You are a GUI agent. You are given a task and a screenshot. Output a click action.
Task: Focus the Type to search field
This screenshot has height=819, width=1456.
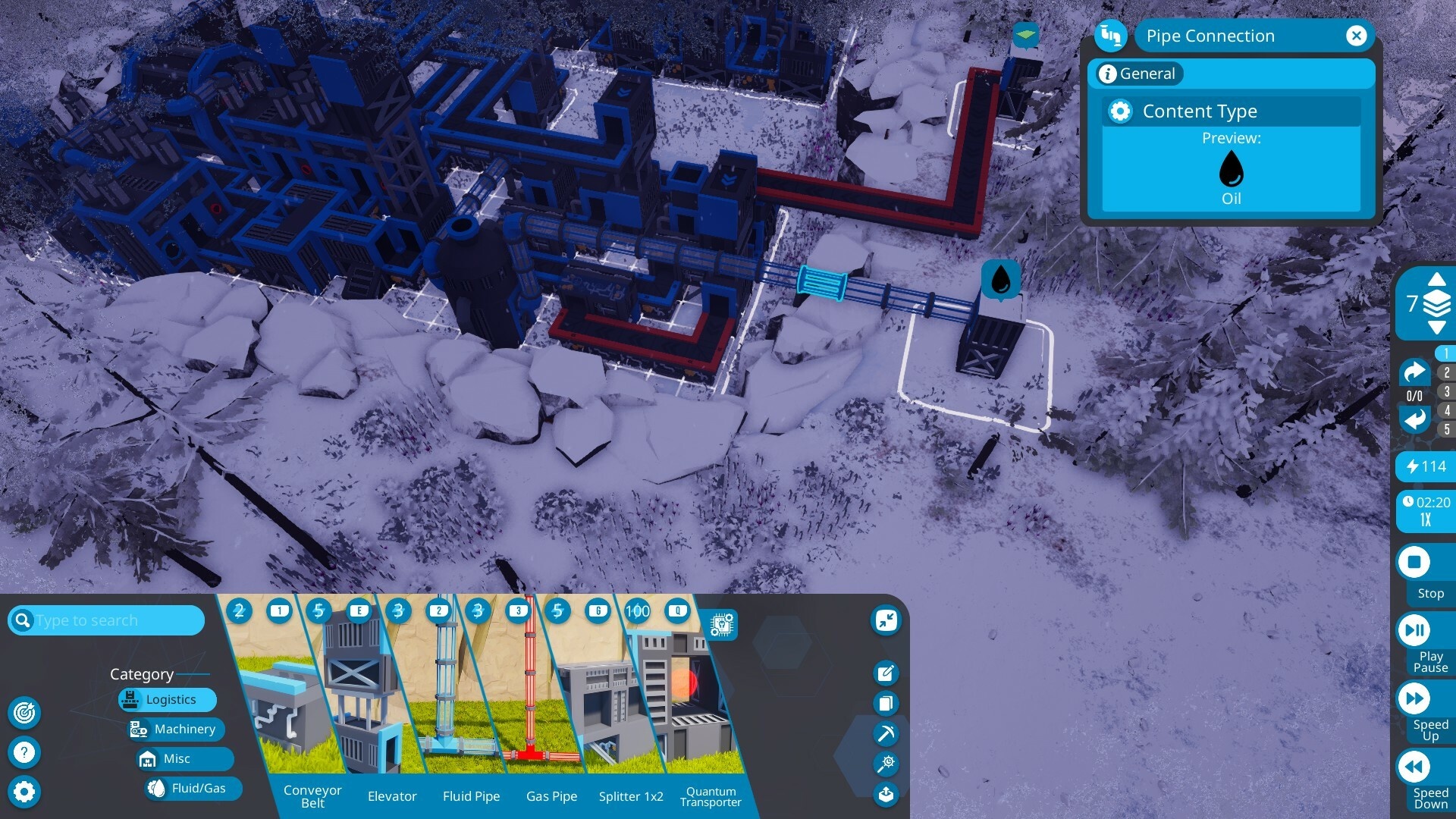[114, 620]
